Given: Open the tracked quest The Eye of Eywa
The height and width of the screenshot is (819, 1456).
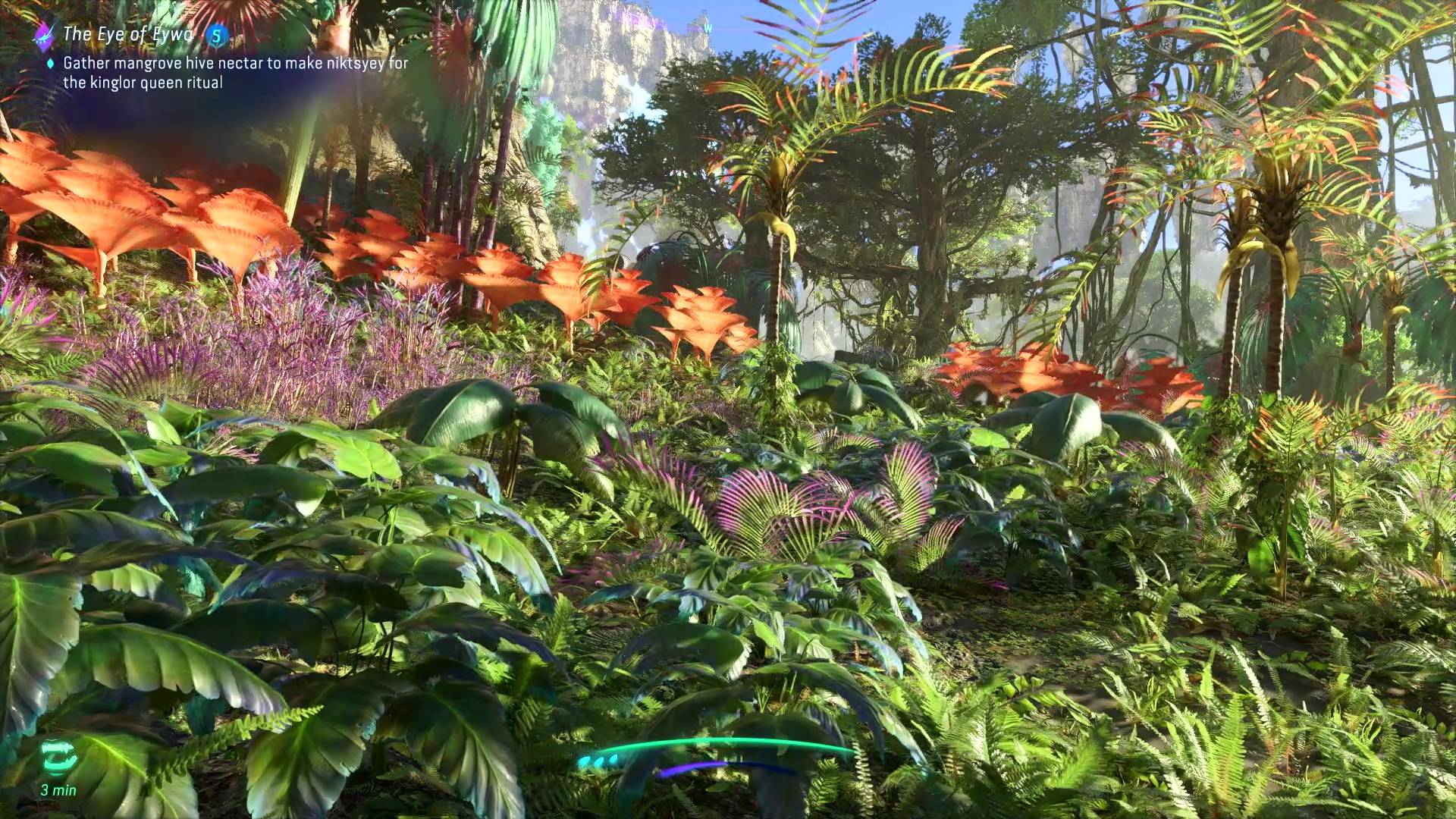Looking at the screenshot, I should [x=127, y=34].
